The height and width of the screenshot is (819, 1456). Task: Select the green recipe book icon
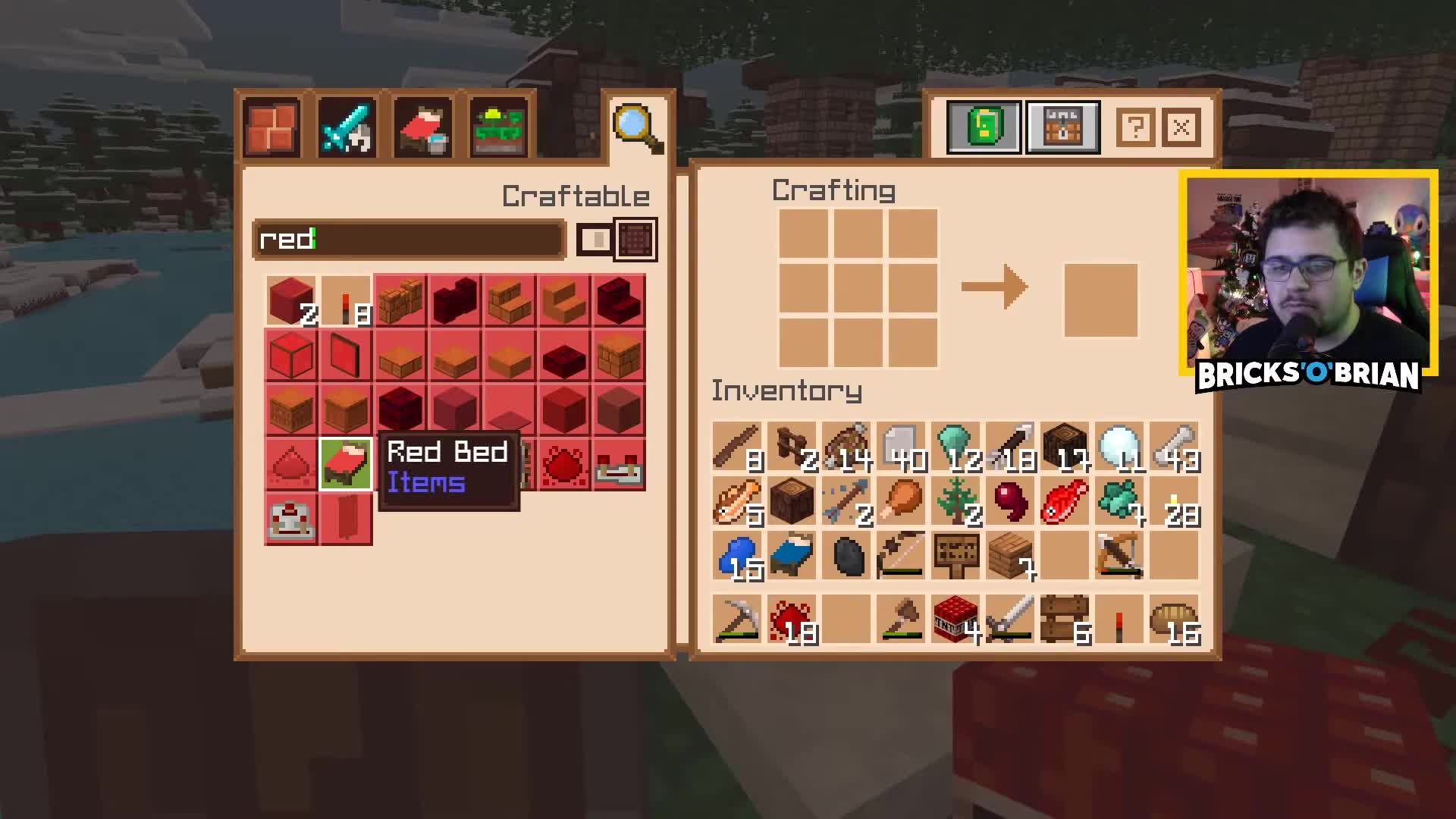coord(984,127)
